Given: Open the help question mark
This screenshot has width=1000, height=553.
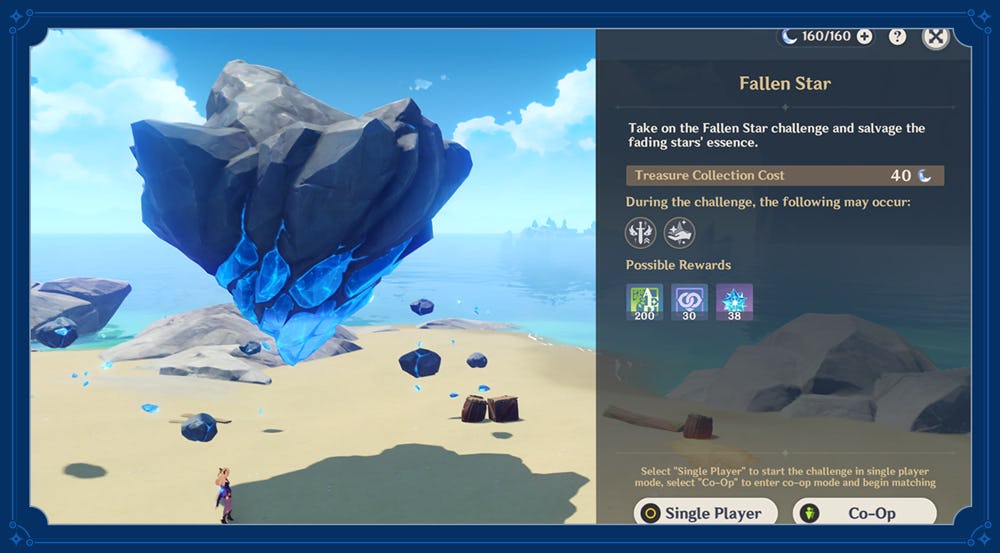Looking at the screenshot, I should pos(897,36).
